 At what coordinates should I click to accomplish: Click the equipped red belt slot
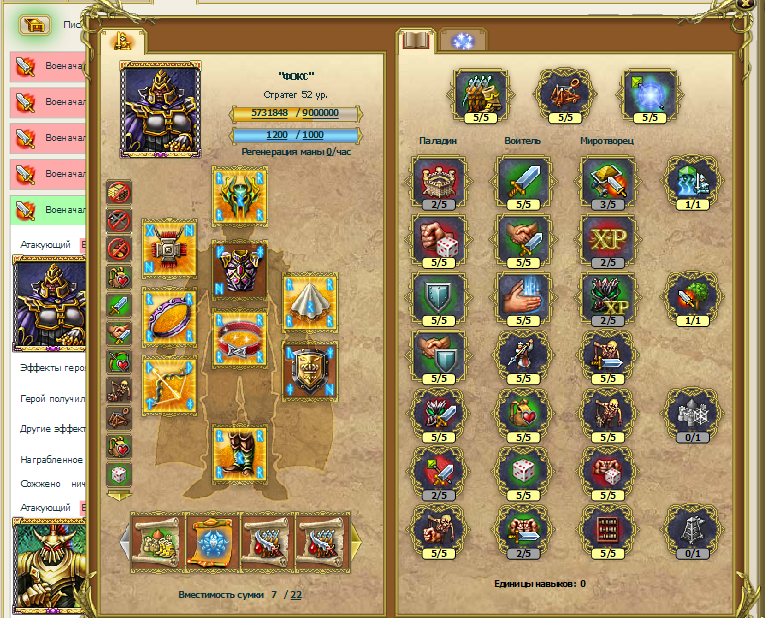pos(239,336)
